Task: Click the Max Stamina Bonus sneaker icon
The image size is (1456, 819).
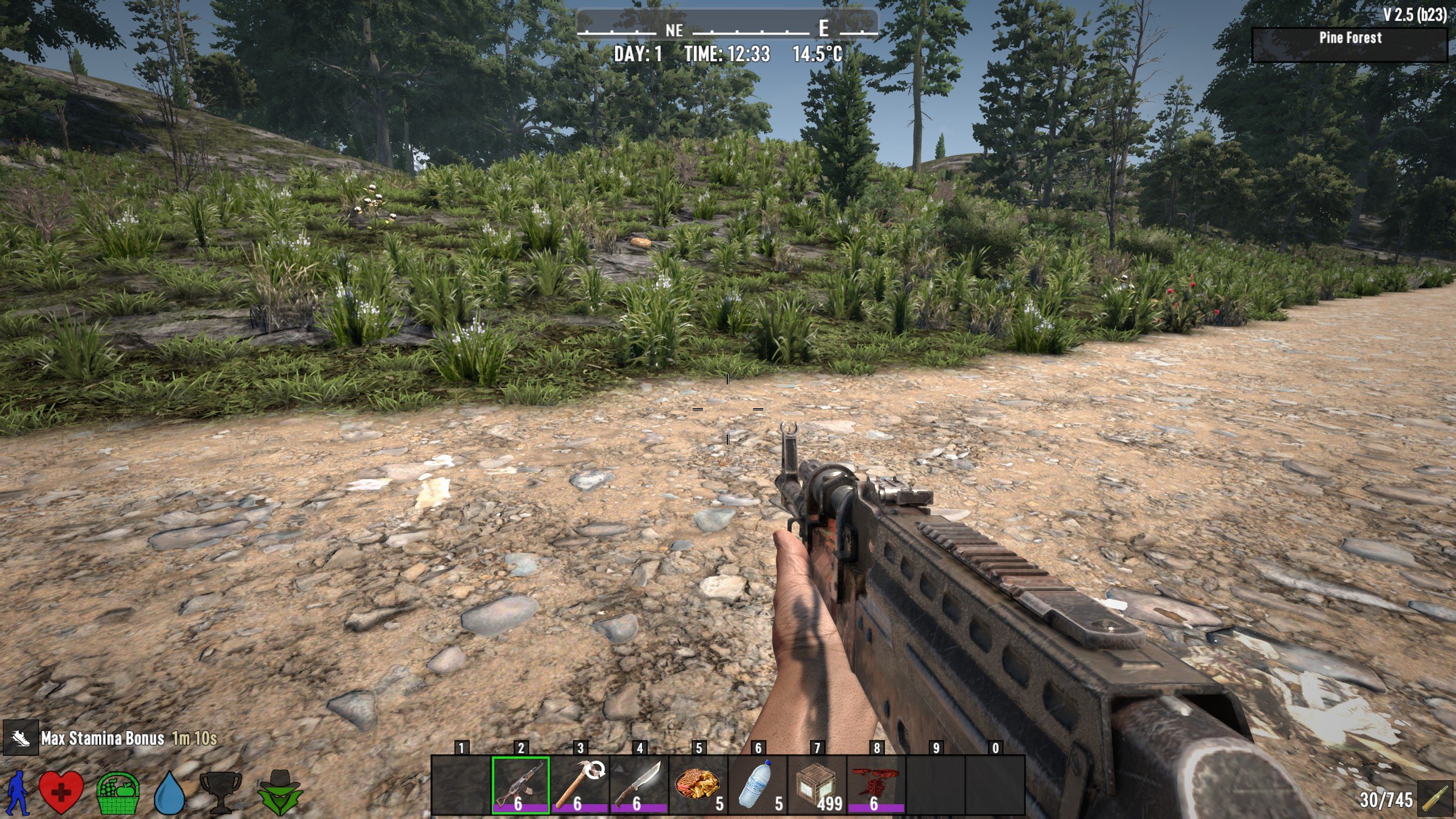Action: (20, 738)
